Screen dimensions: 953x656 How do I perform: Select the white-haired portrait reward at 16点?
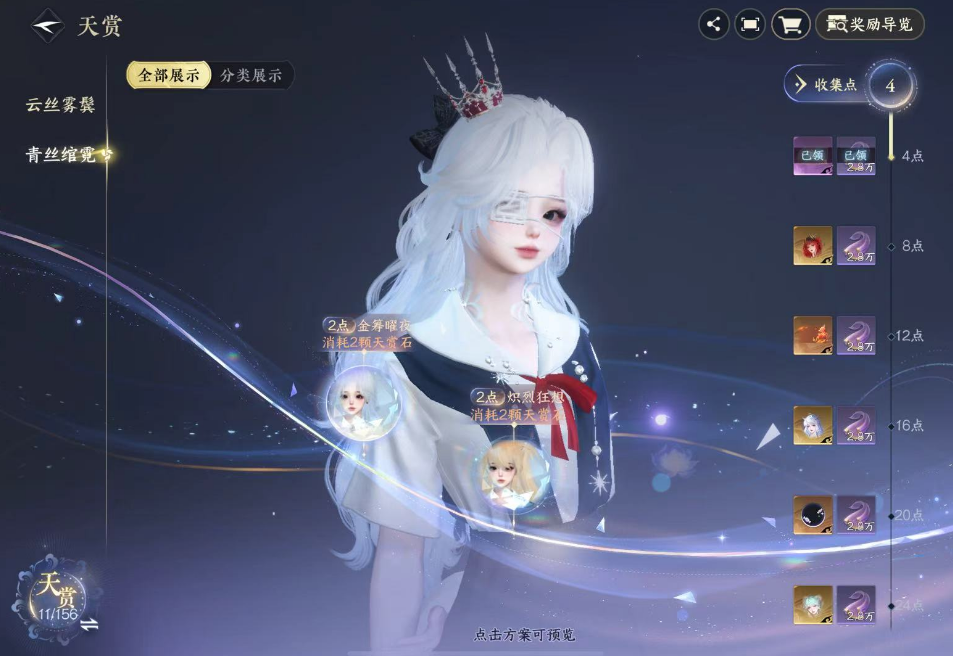[x=812, y=426]
